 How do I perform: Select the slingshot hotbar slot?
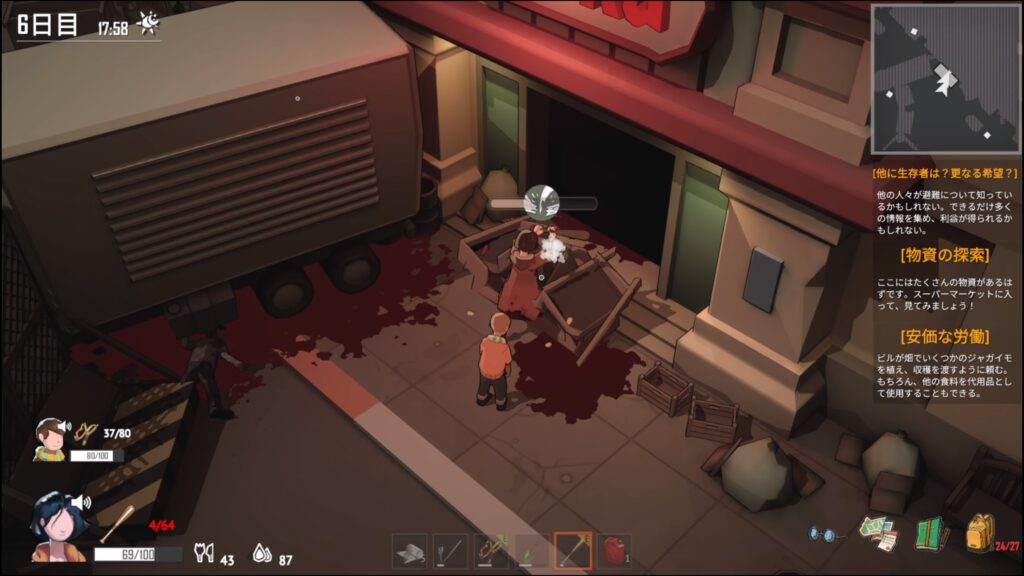491,550
